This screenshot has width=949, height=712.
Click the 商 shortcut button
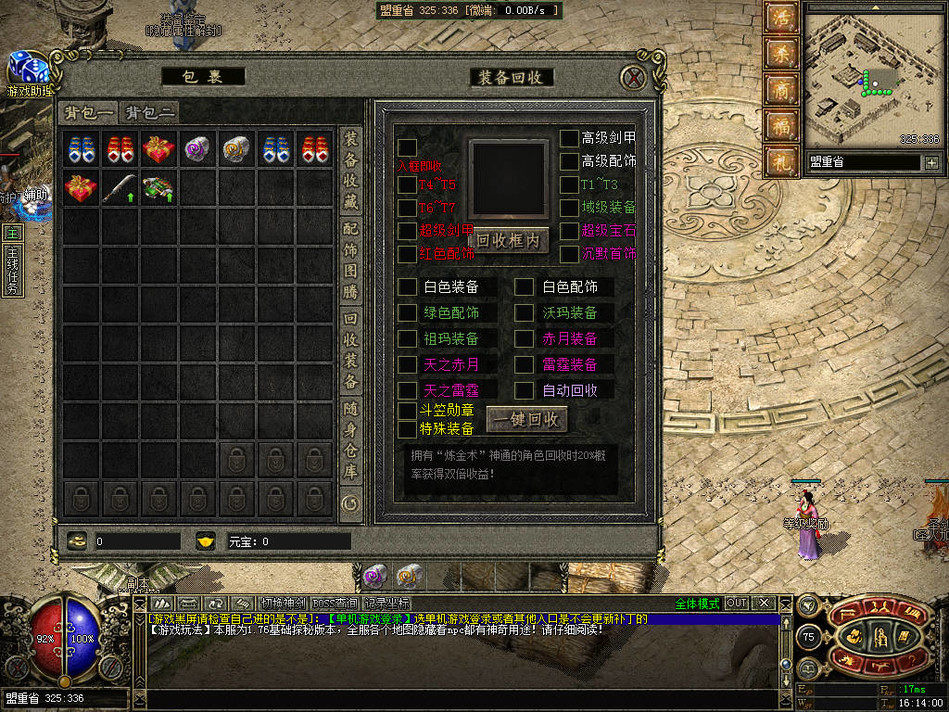tap(779, 89)
